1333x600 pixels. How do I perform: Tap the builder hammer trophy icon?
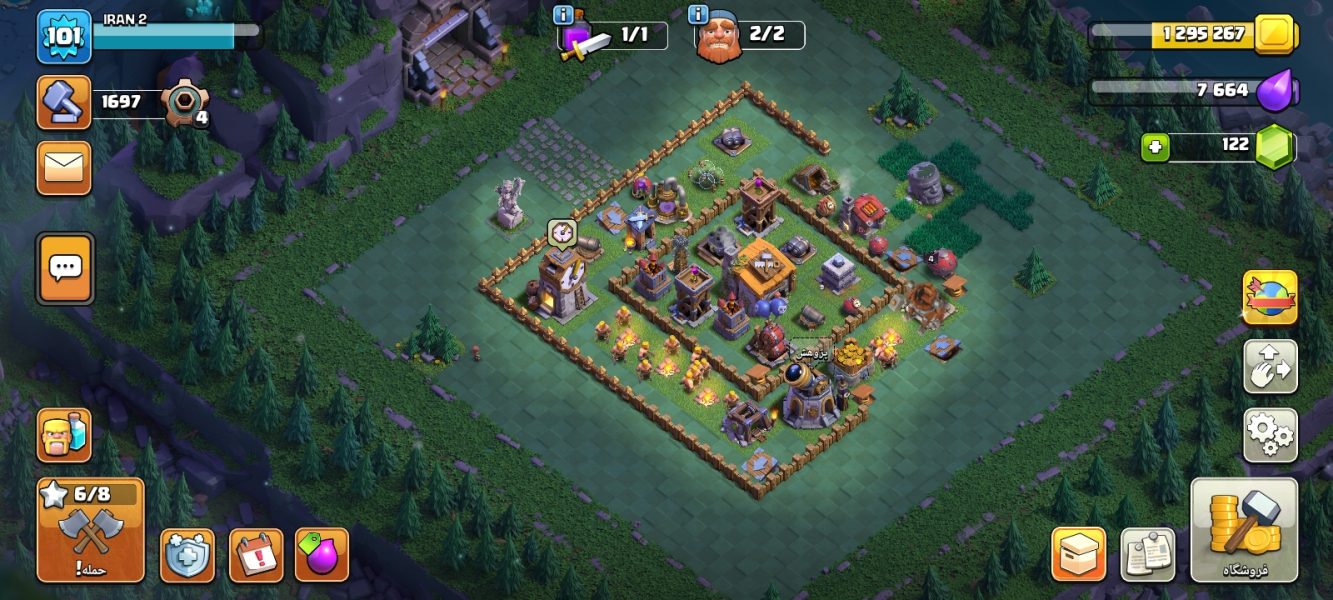(x=64, y=102)
